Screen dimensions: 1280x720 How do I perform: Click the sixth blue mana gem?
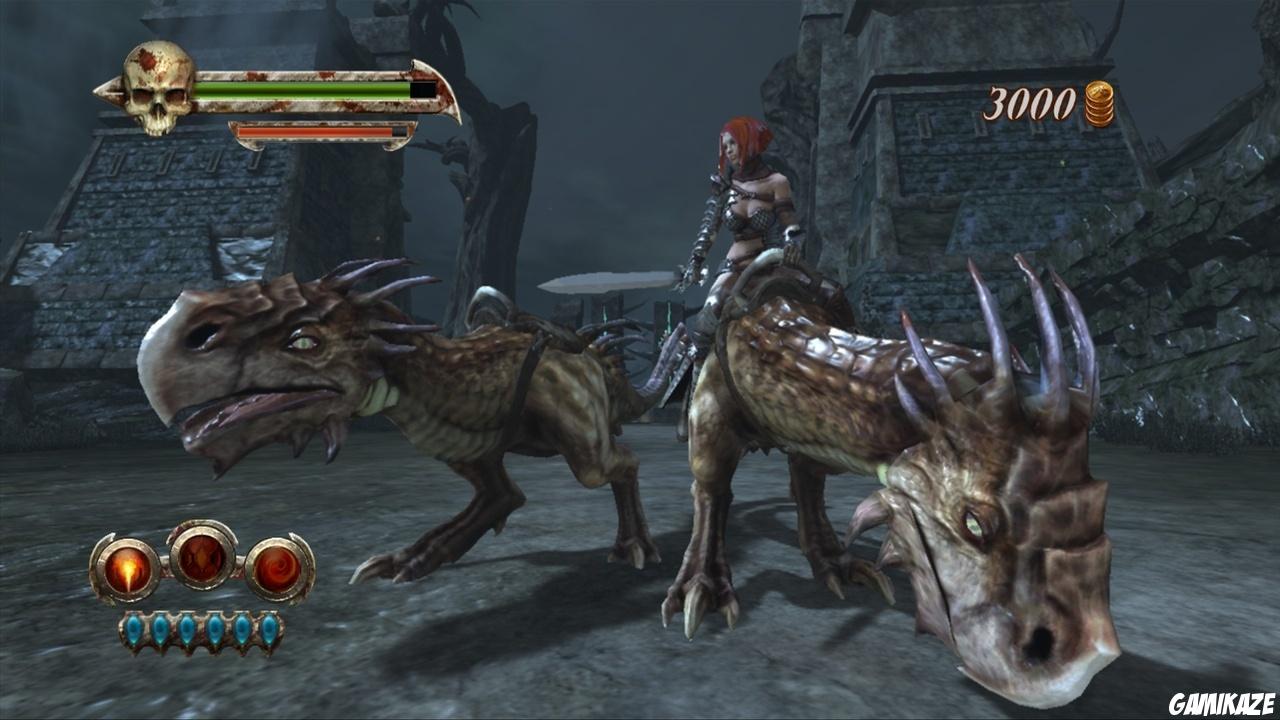click(x=269, y=629)
